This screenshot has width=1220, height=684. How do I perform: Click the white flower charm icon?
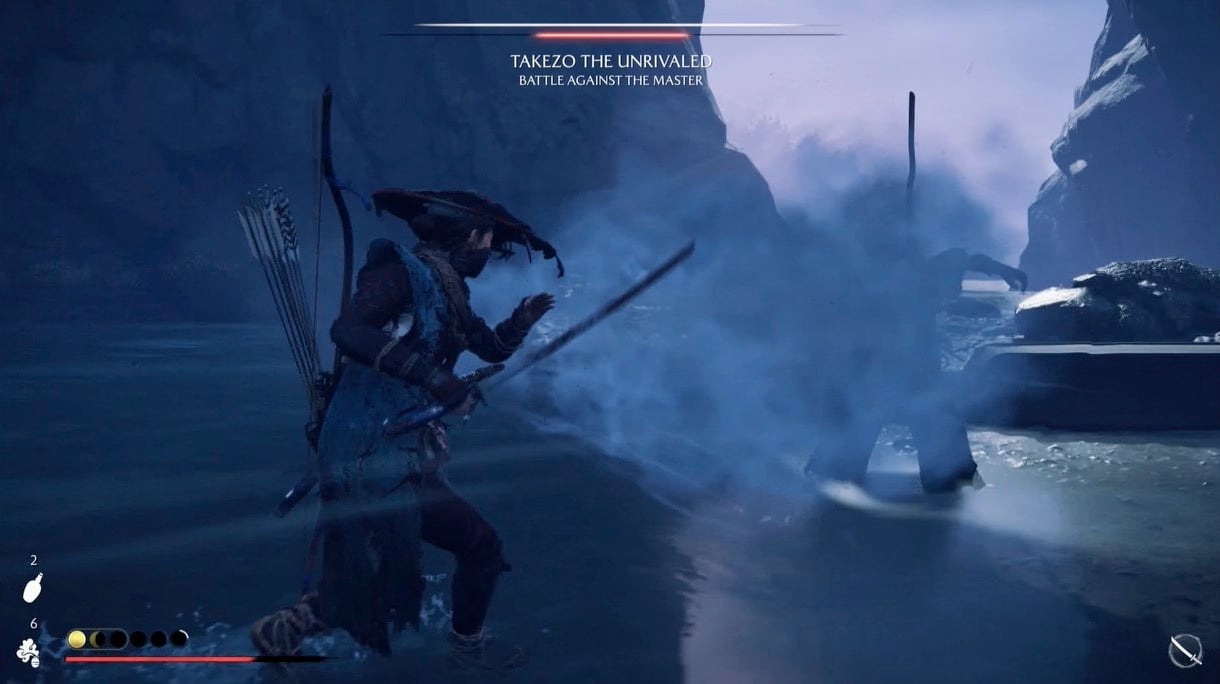(x=28, y=653)
